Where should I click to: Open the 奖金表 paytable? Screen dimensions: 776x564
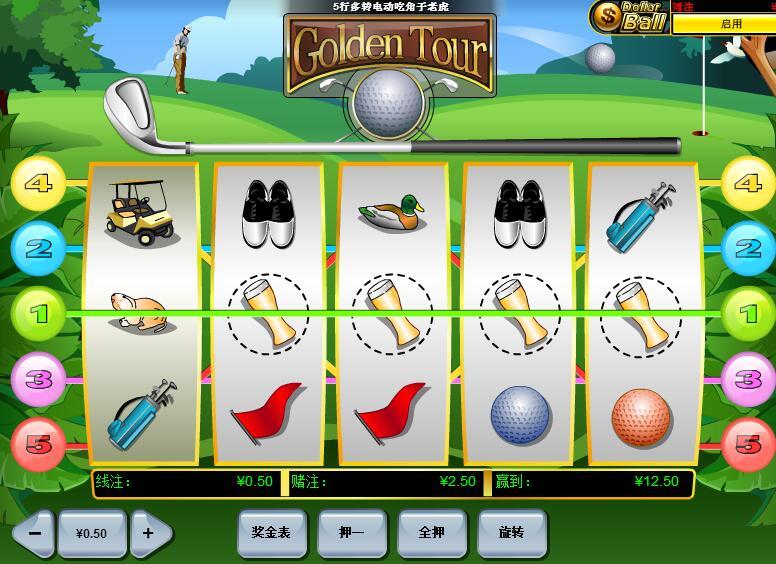point(271,533)
